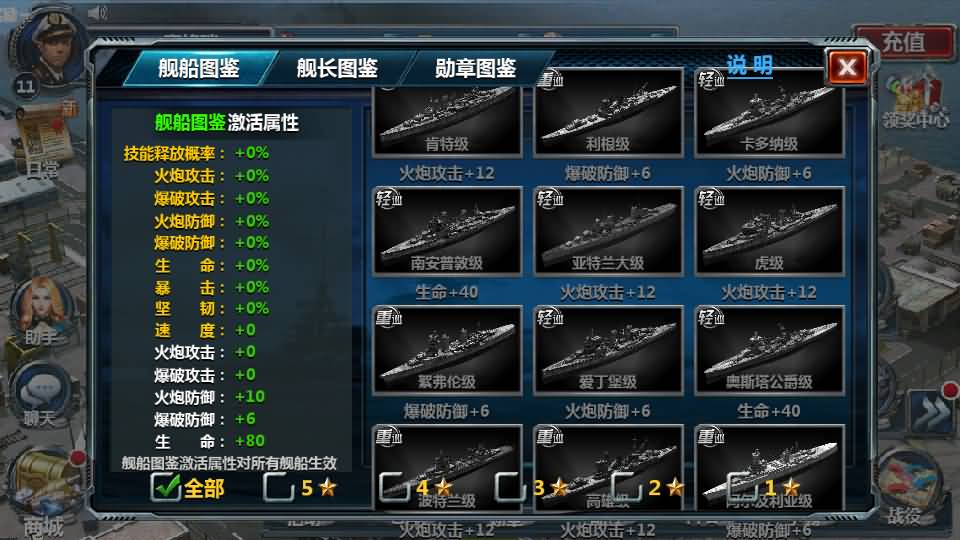The image size is (960, 540).
Task: View the 卡多纳级 ship card
Action: pyautogui.click(x=769, y=115)
